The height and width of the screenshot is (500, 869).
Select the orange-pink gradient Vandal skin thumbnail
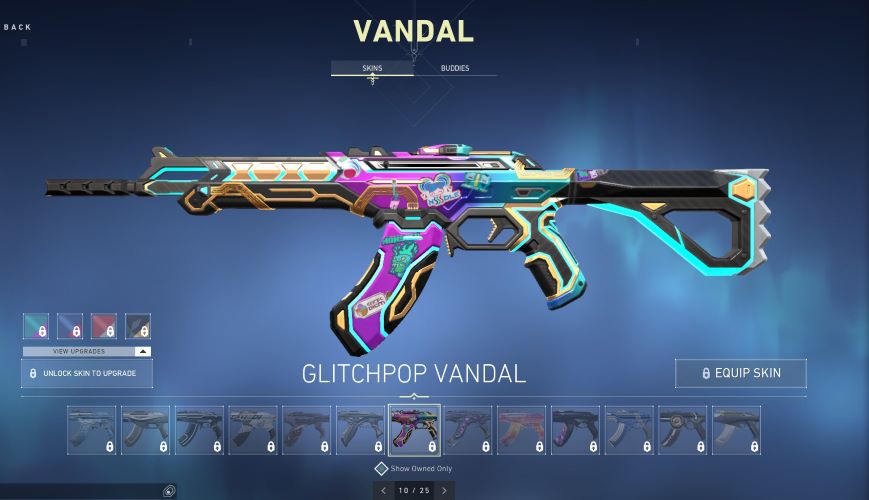(521, 430)
